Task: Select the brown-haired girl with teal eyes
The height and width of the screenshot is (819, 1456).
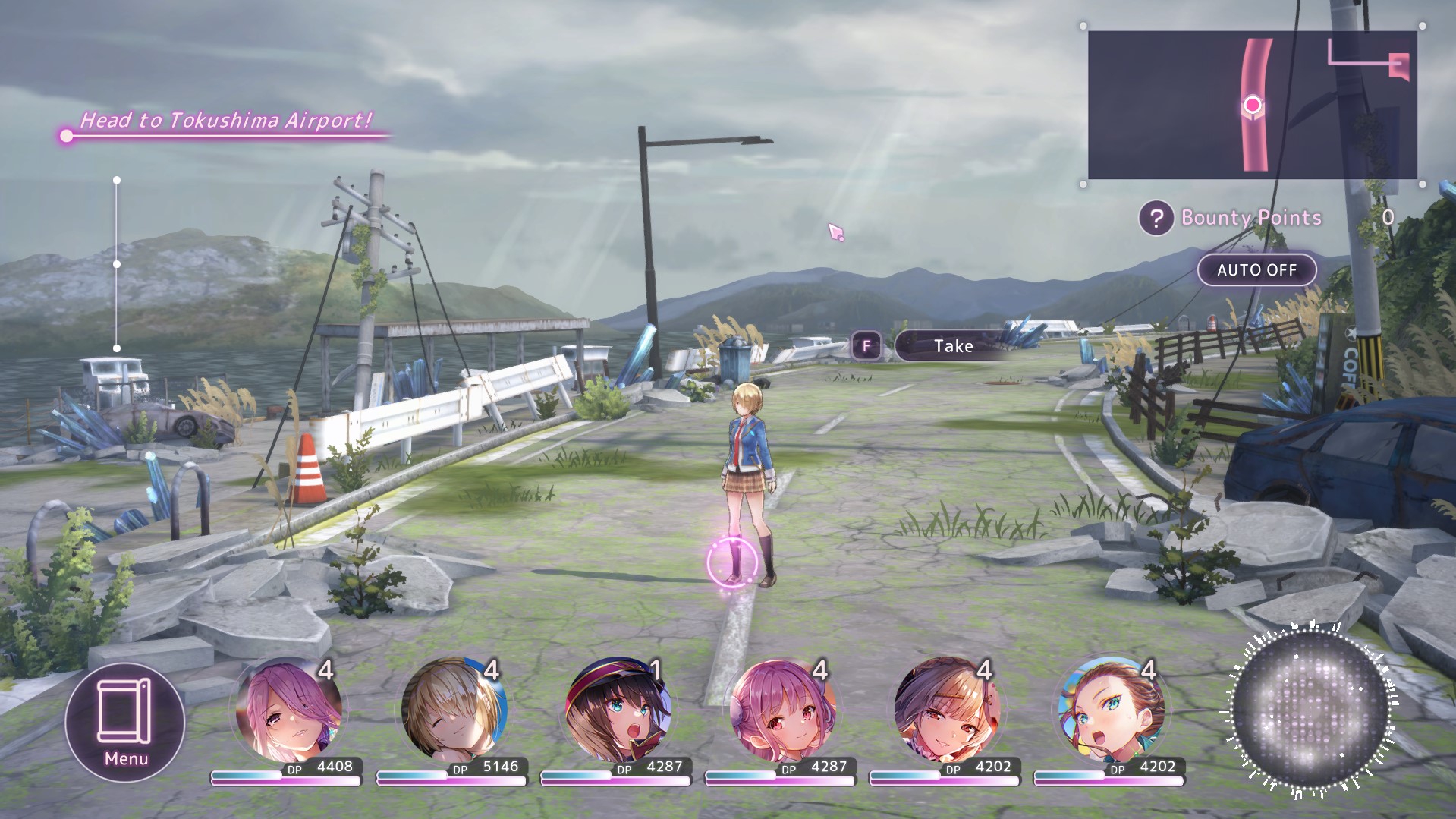Action: click(1111, 711)
